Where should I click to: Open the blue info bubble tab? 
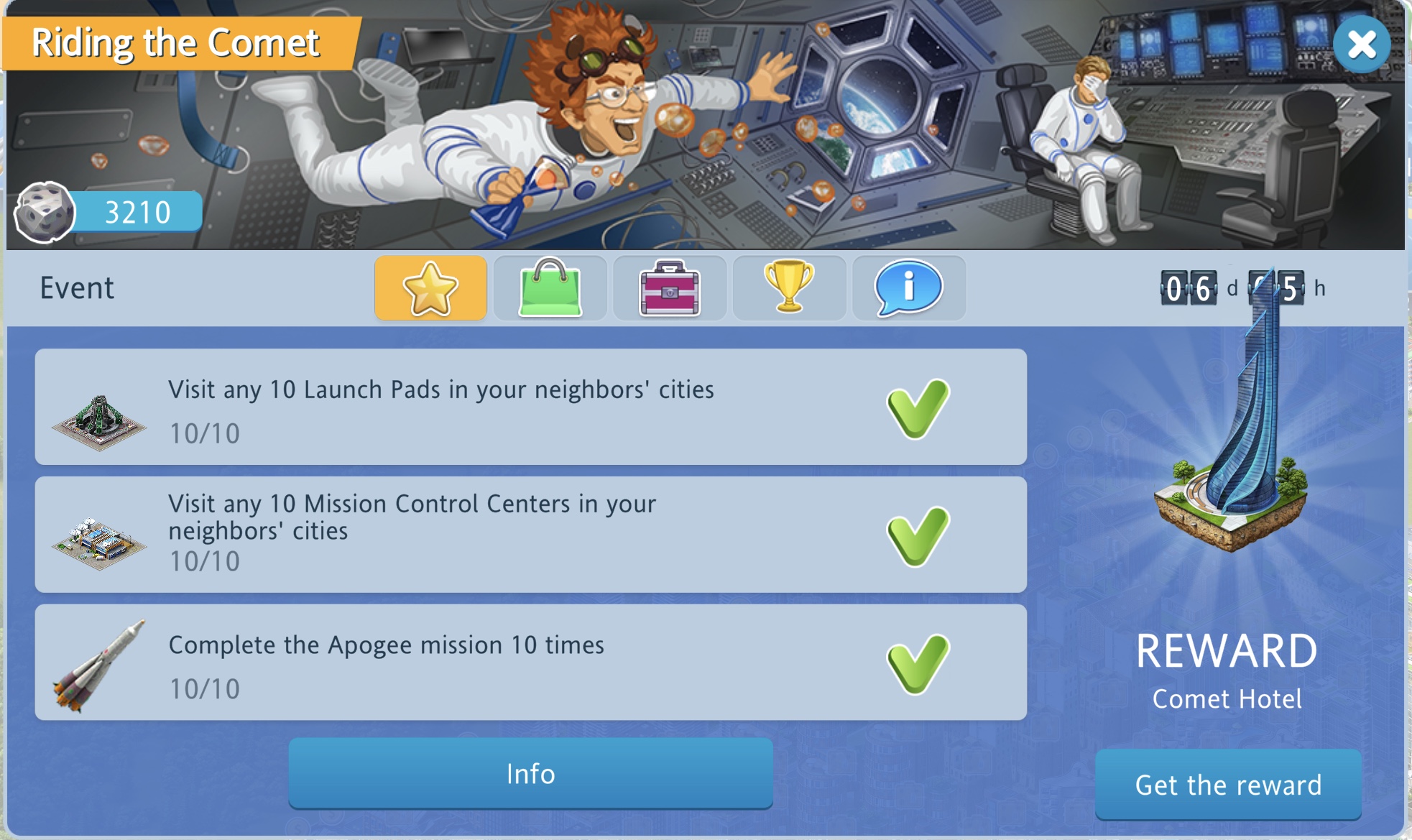pos(908,288)
